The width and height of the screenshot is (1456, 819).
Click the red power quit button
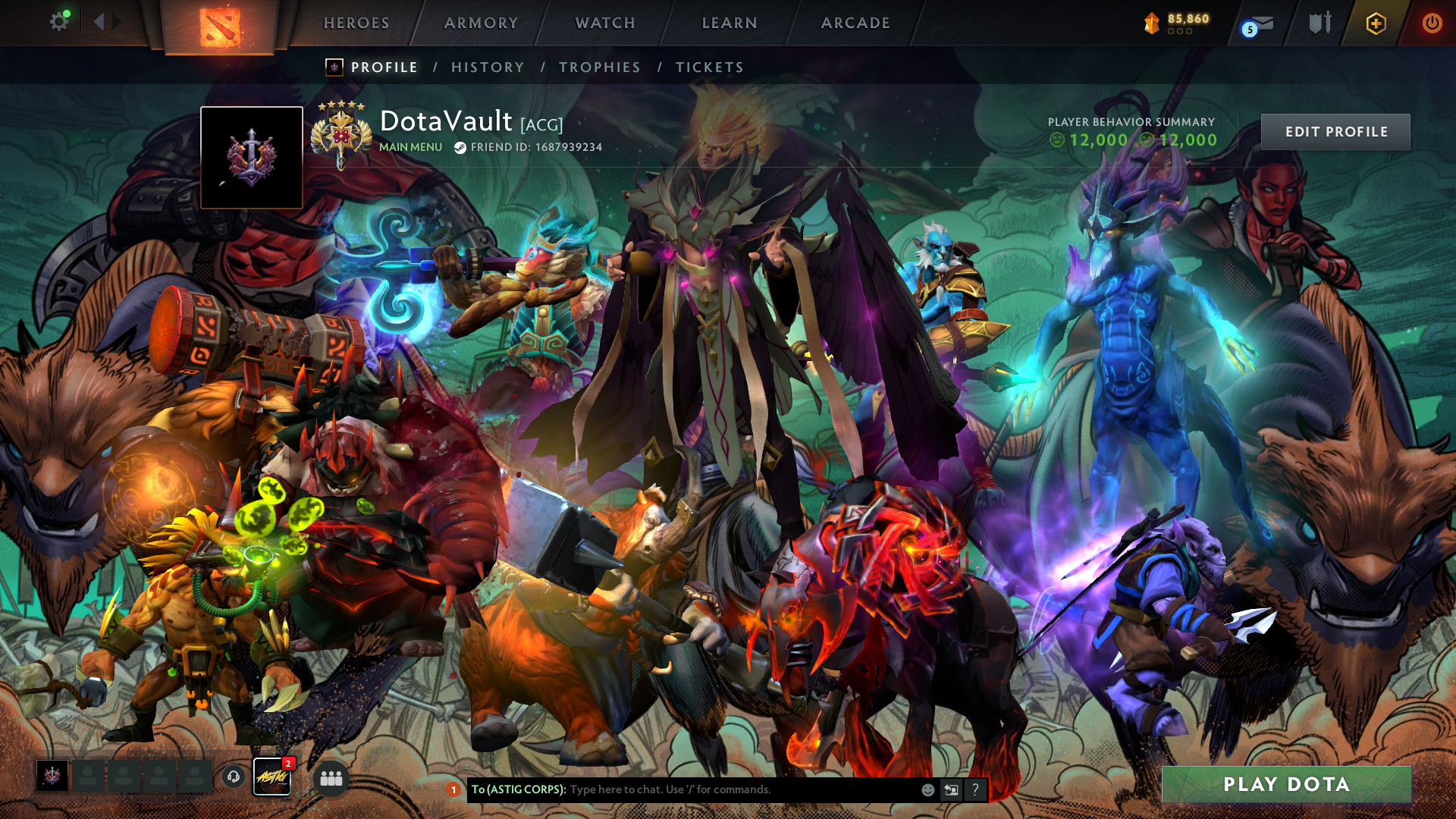1432,24
